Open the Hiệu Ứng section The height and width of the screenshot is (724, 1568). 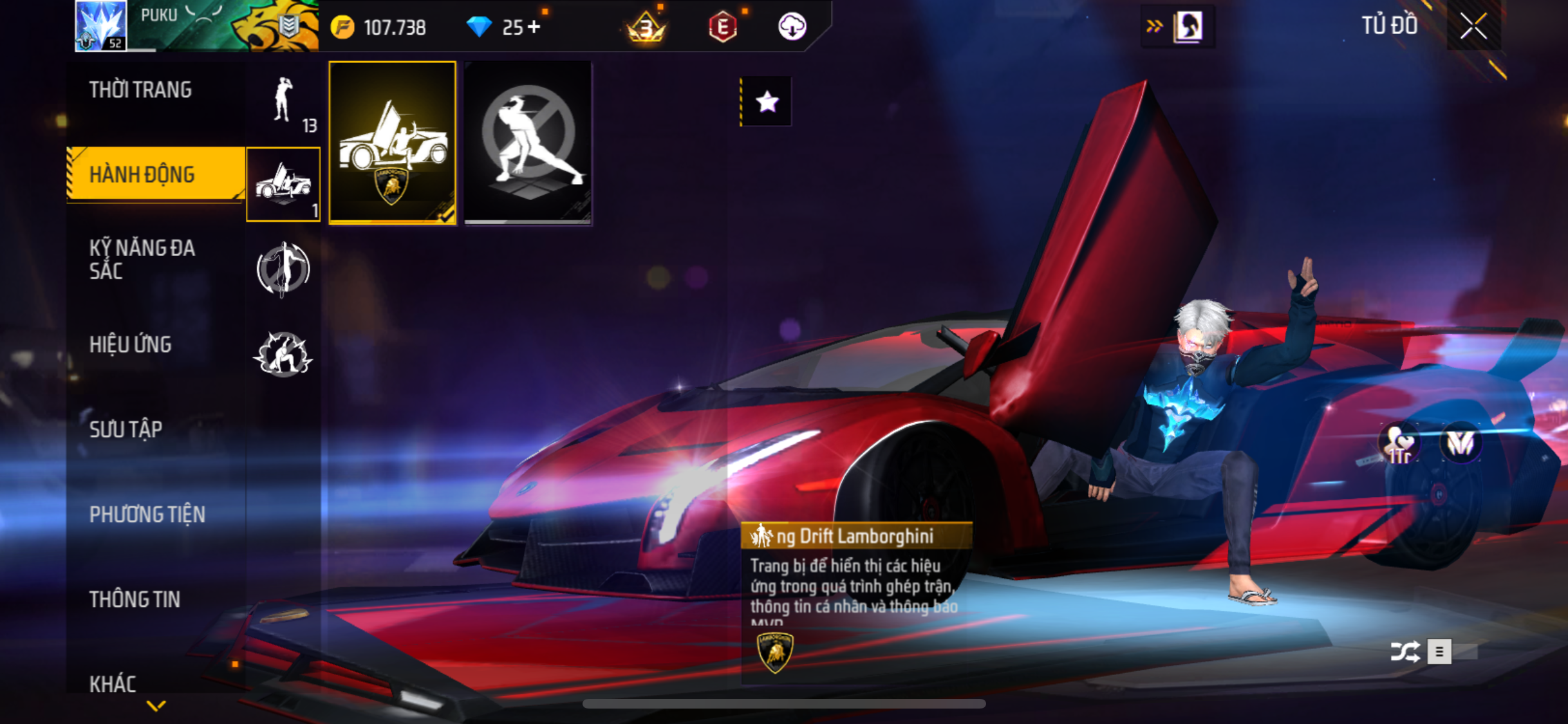(131, 344)
